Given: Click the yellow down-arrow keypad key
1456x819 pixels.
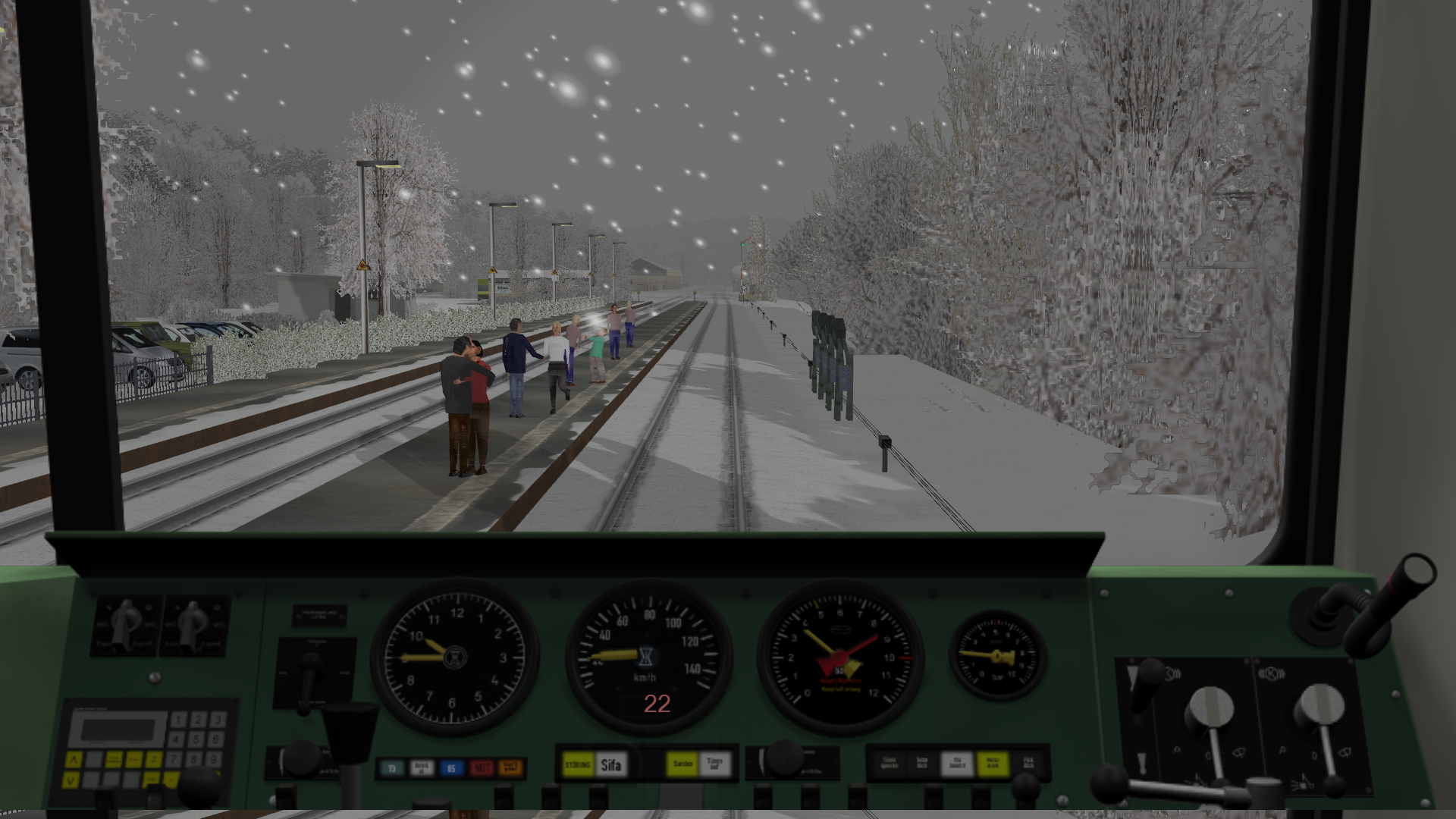Looking at the screenshot, I should pos(71,779).
